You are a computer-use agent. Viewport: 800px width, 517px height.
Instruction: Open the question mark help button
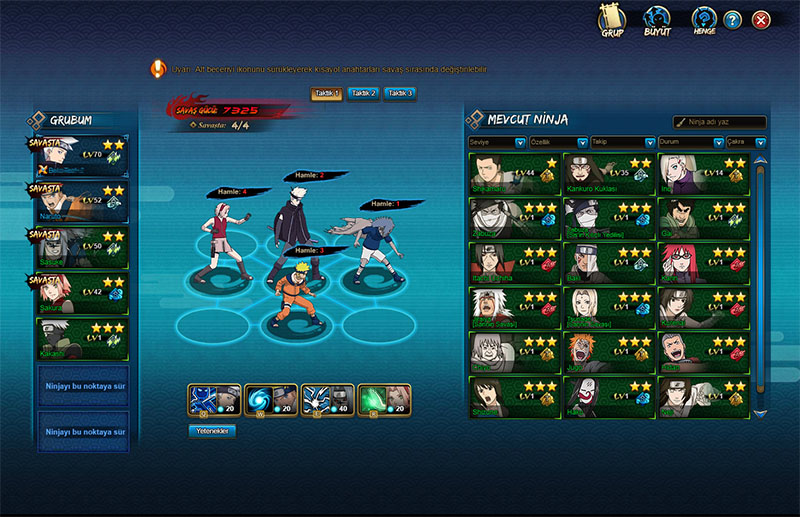(733, 20)
